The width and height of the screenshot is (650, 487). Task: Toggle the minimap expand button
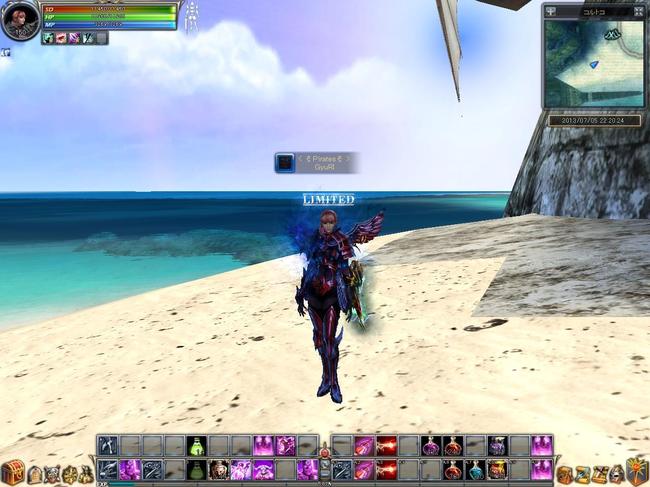tap(639, 12)
